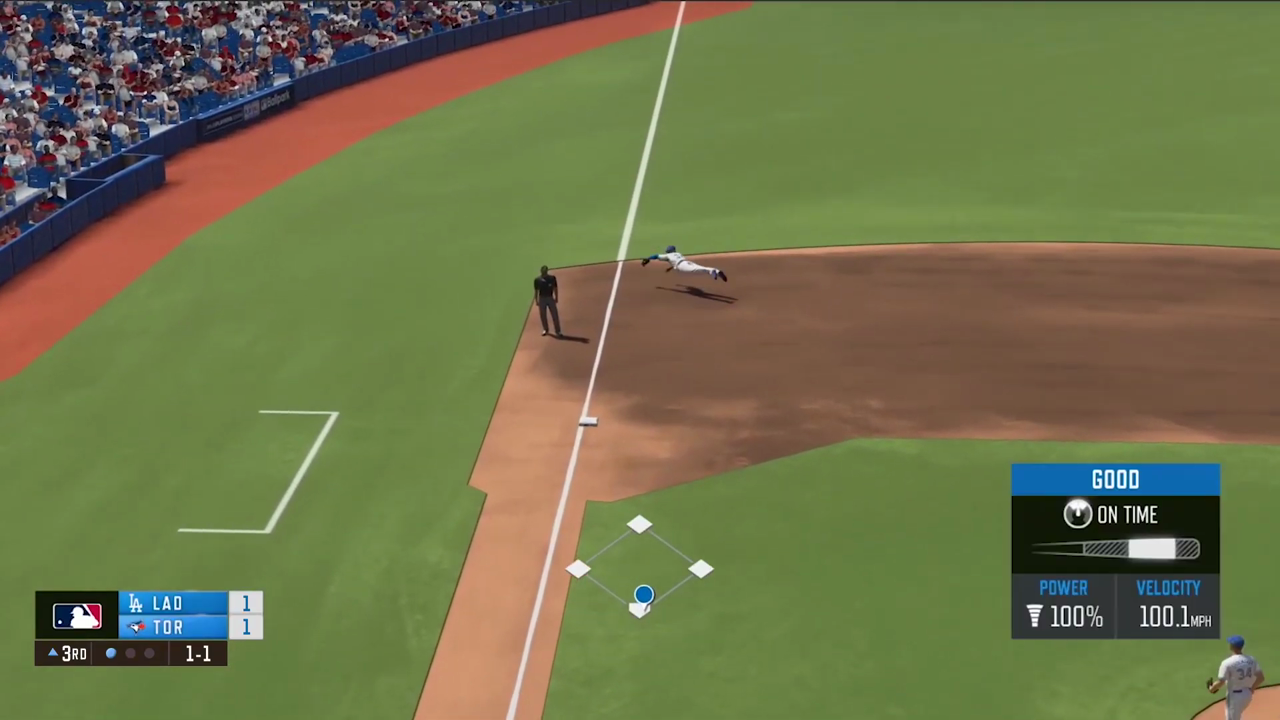This screenshot has height=720, width=1280.
Task: Click the 1-1 count display
Action: 196,653
